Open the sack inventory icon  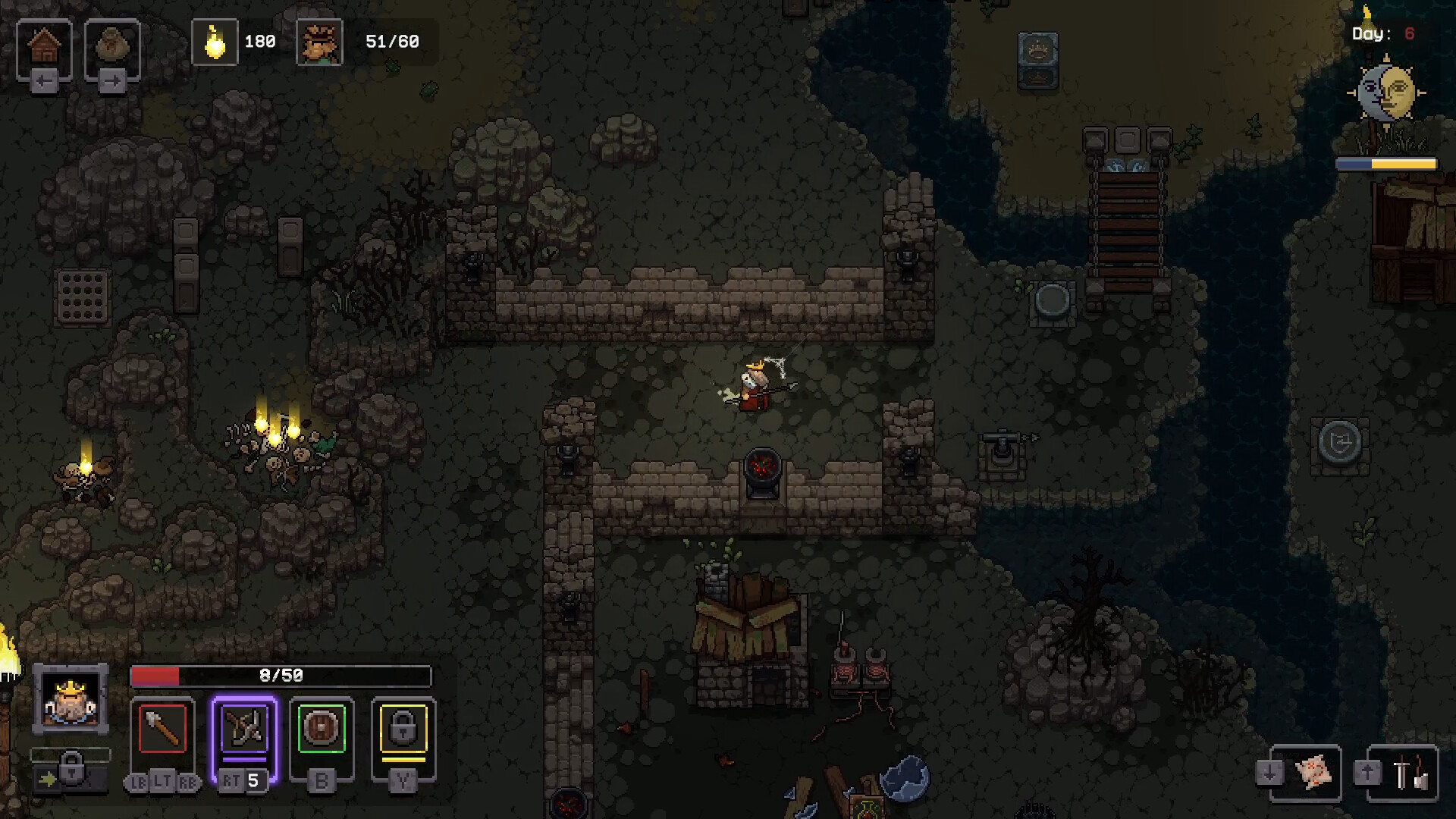(112, 47)
